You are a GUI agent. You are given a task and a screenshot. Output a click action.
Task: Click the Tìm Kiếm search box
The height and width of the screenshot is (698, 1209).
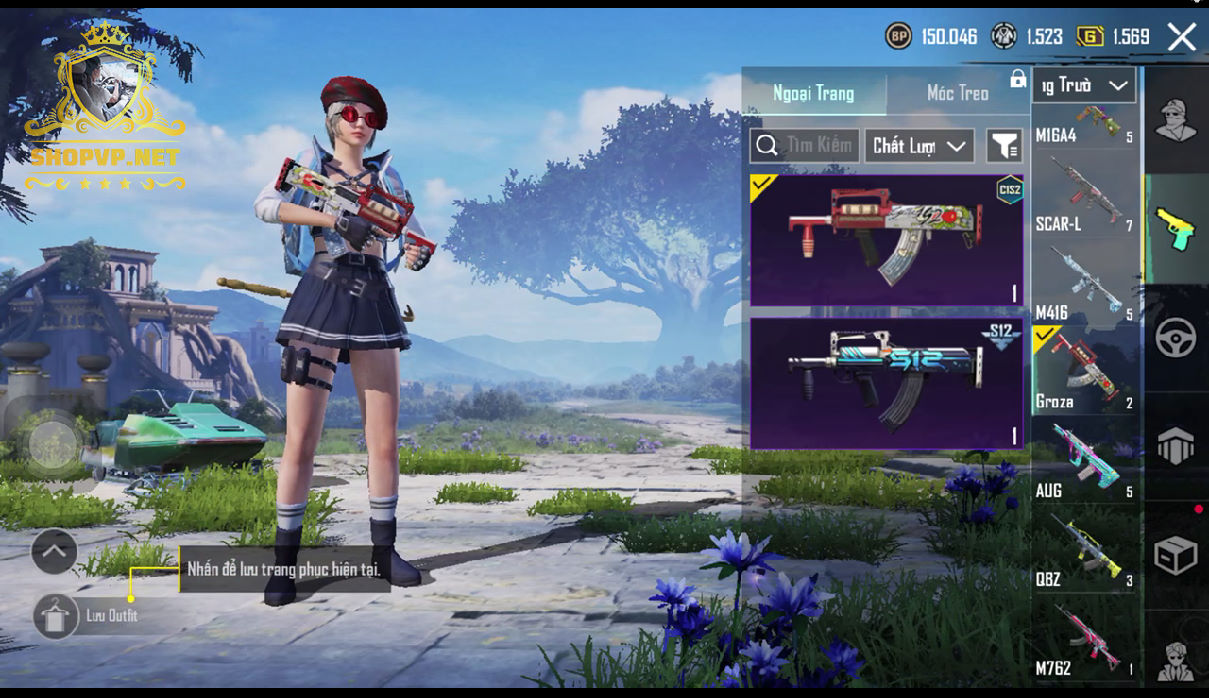coord(804,146)
